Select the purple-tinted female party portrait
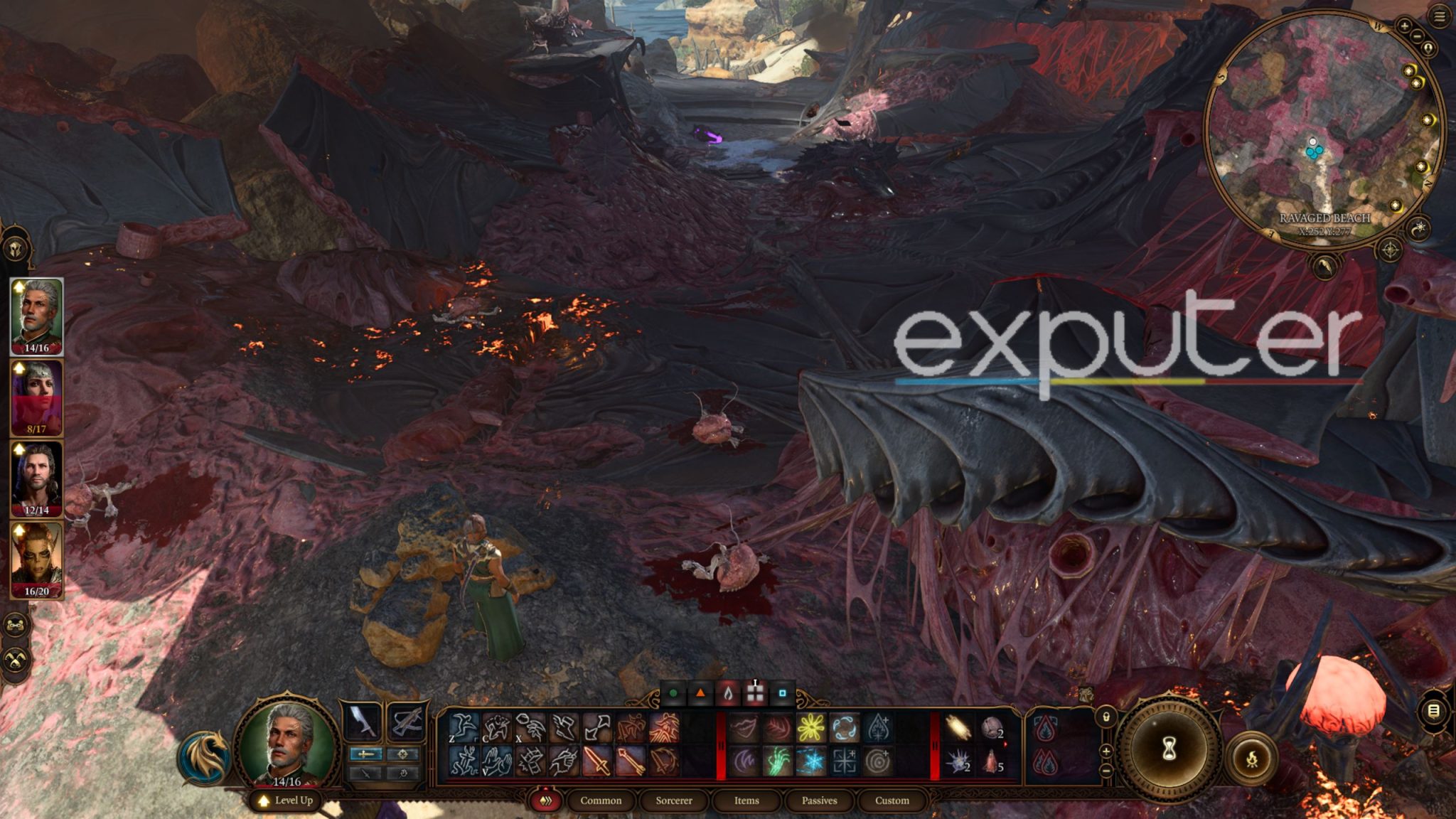 (36, 396)
